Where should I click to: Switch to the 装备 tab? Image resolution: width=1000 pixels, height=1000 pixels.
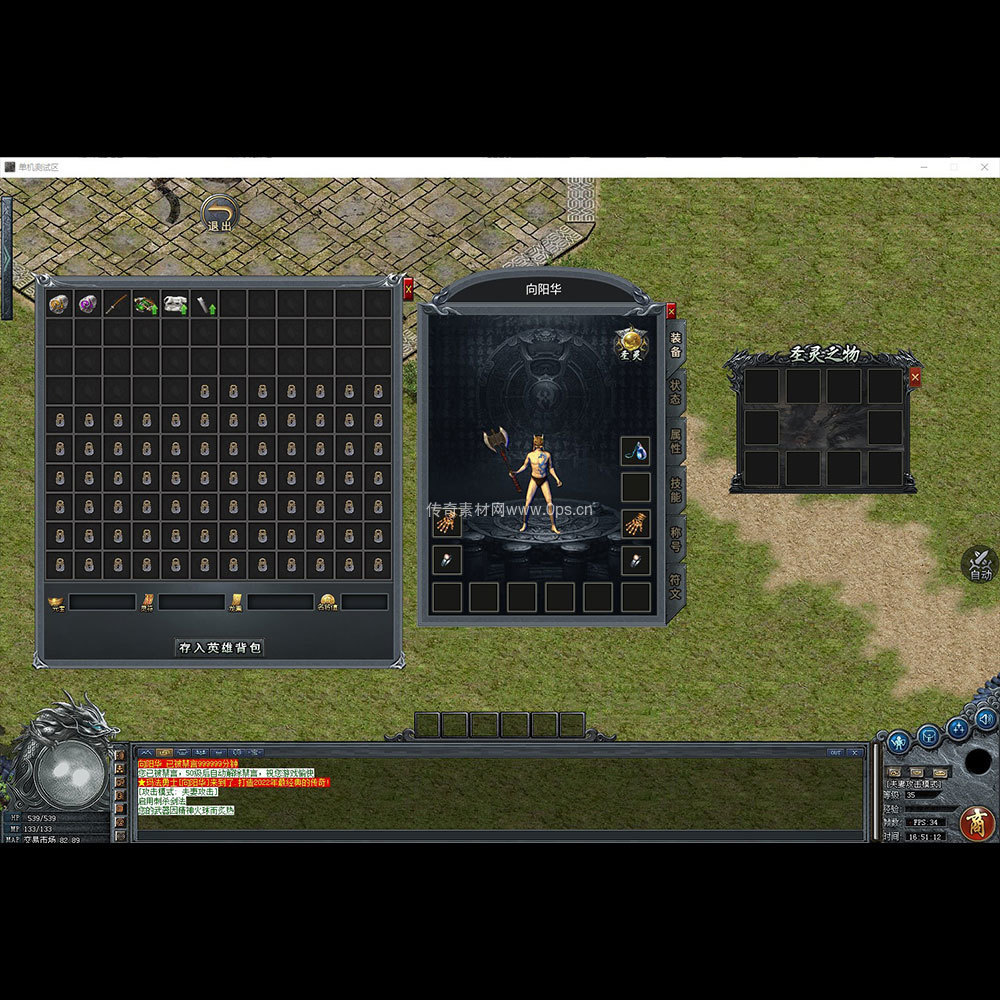click(676, 345)
